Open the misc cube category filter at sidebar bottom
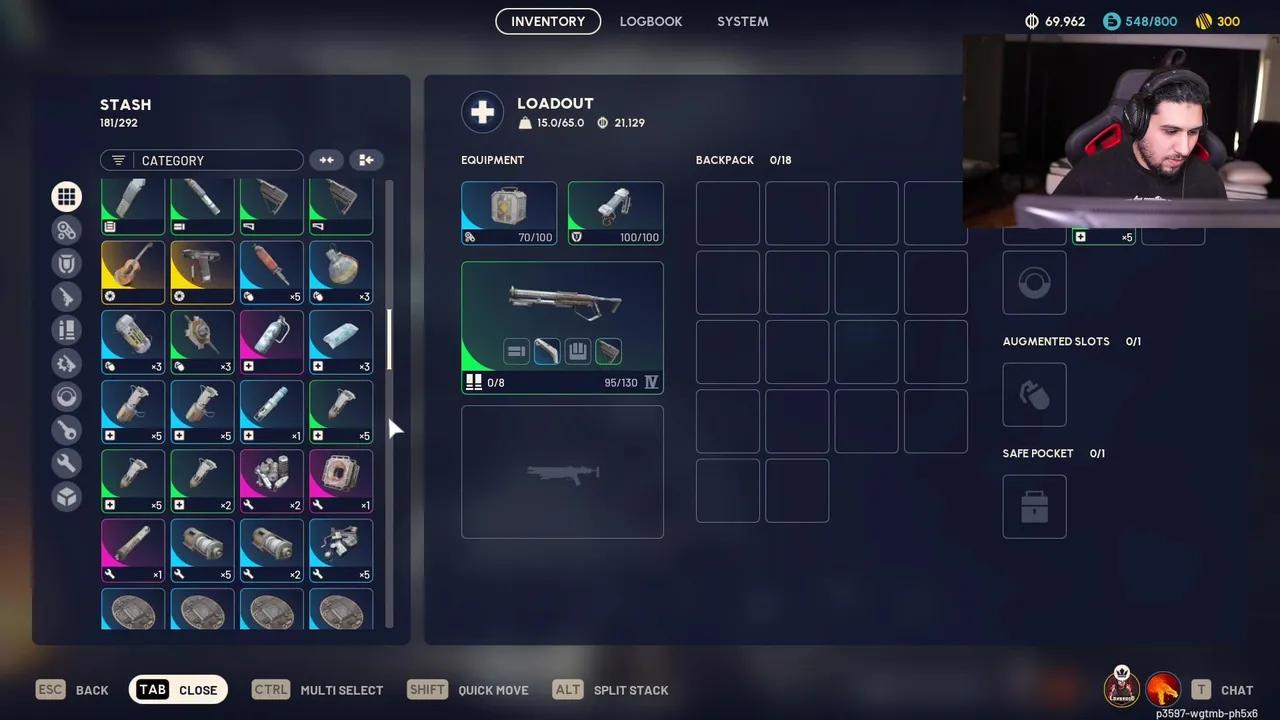Screen dimensions: 1280x720 66,496
